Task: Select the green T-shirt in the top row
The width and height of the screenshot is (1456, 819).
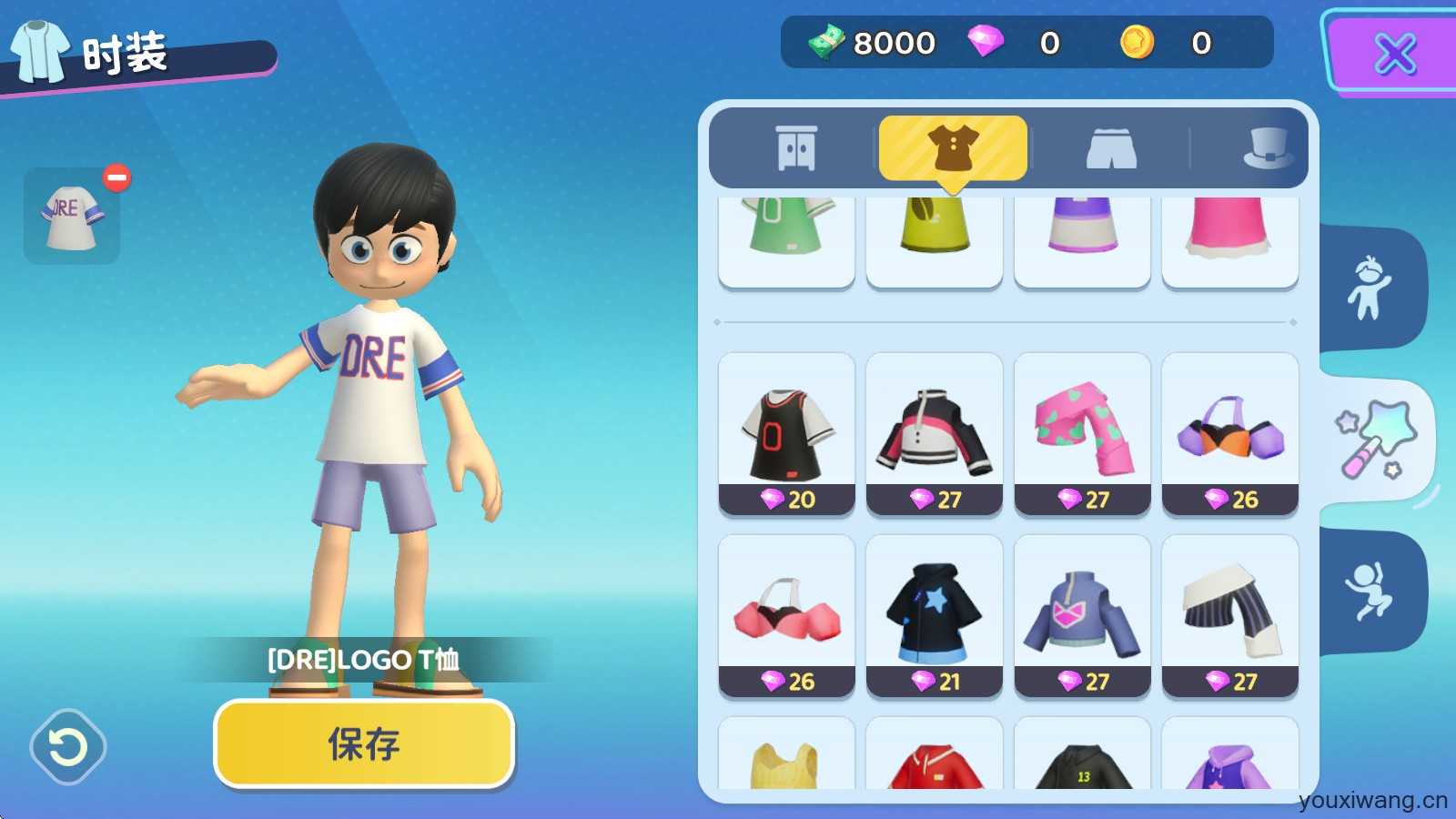Action: 786,238
